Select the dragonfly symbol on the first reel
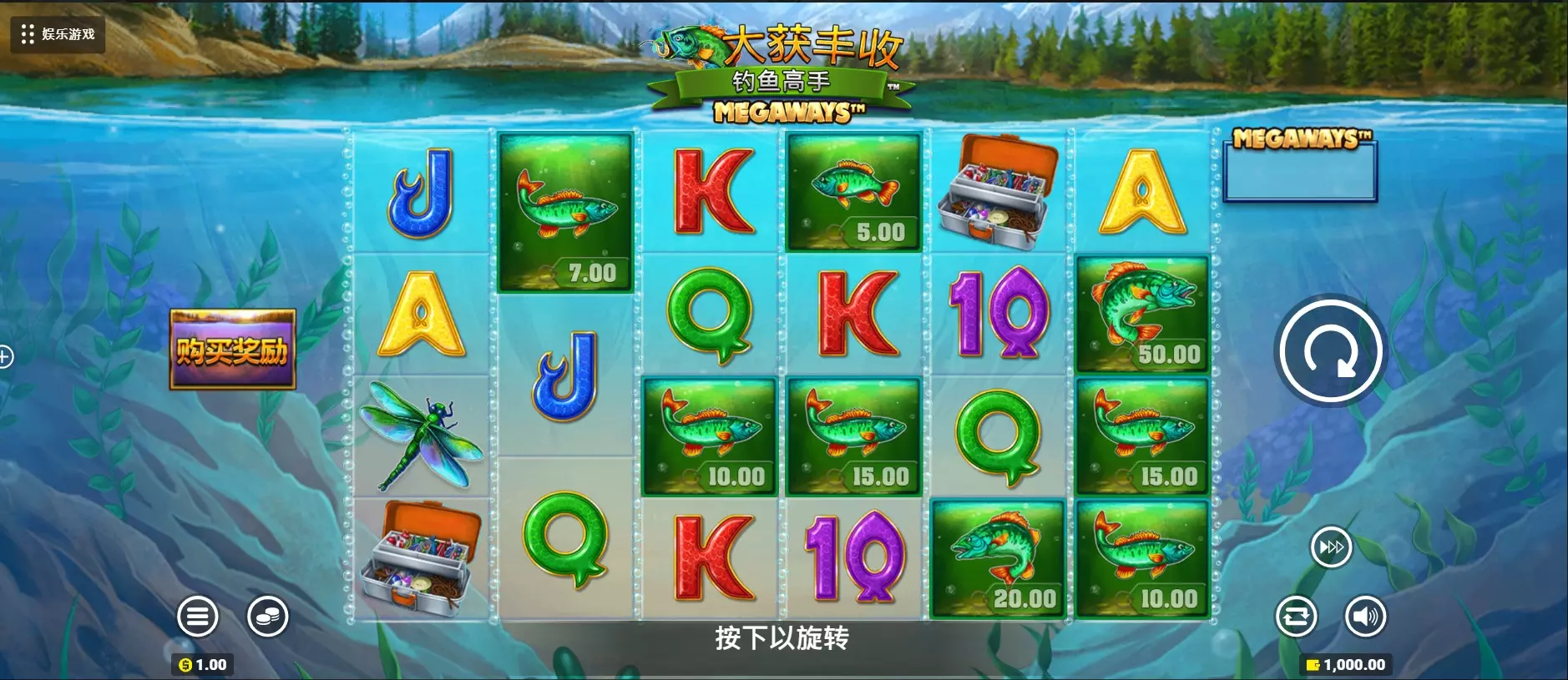Image resolution: width=1568 pixels, height=680 pixels. tap(422, 434)
